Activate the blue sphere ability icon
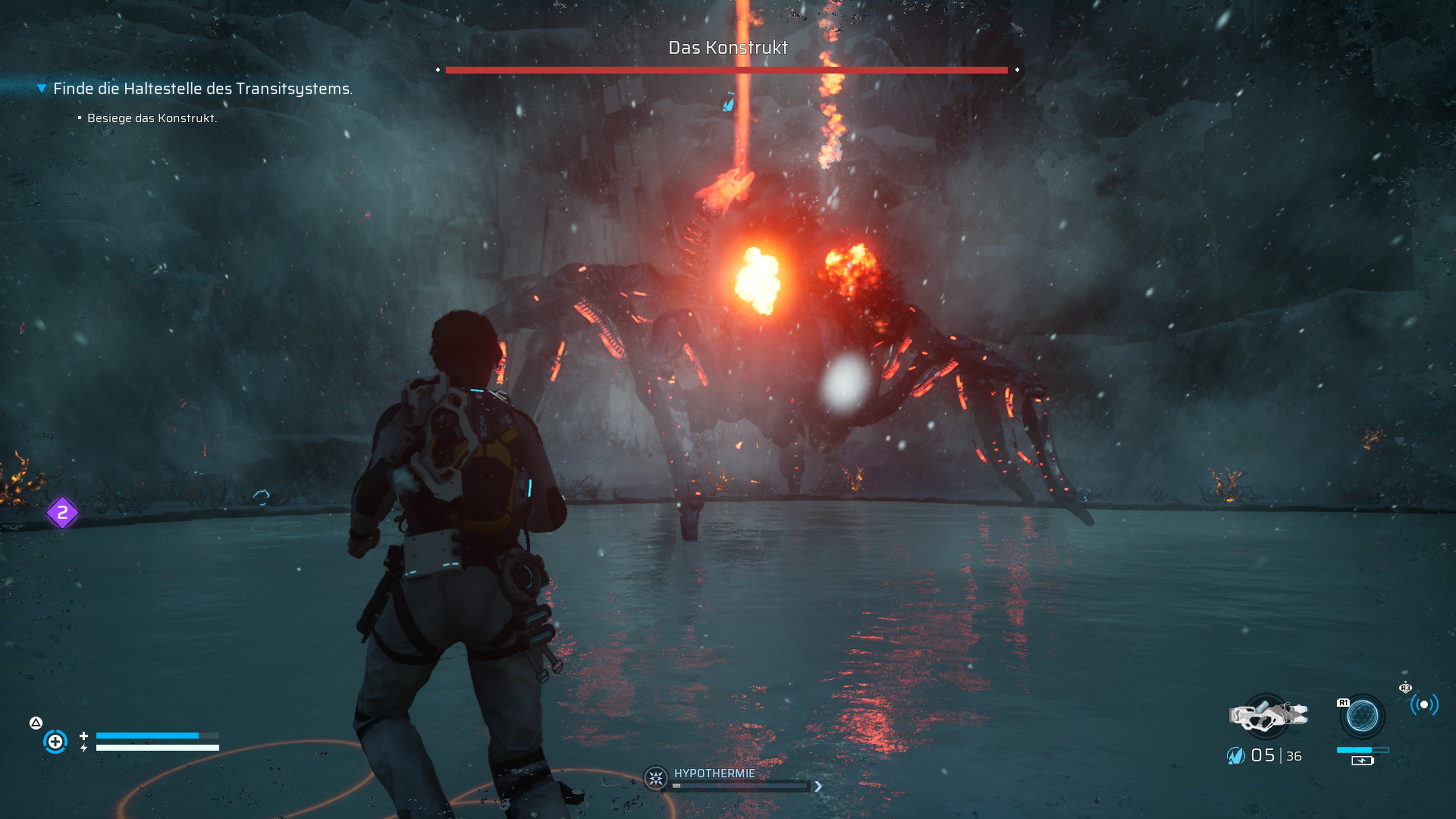Image resolution: width=1456 pixels, height=819 pixels. tap(1362, 716)
